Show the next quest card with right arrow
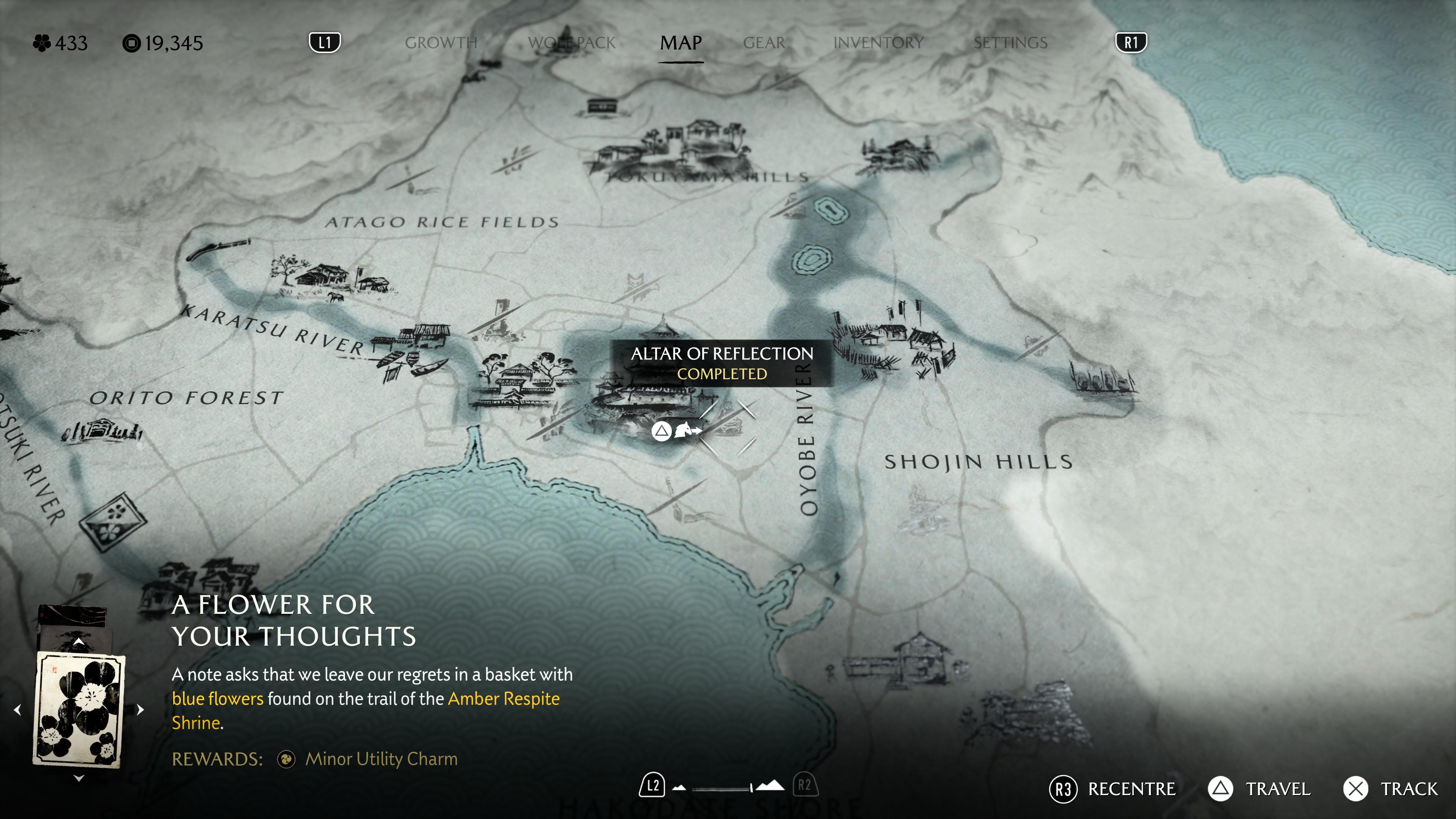 coord(141,709)
